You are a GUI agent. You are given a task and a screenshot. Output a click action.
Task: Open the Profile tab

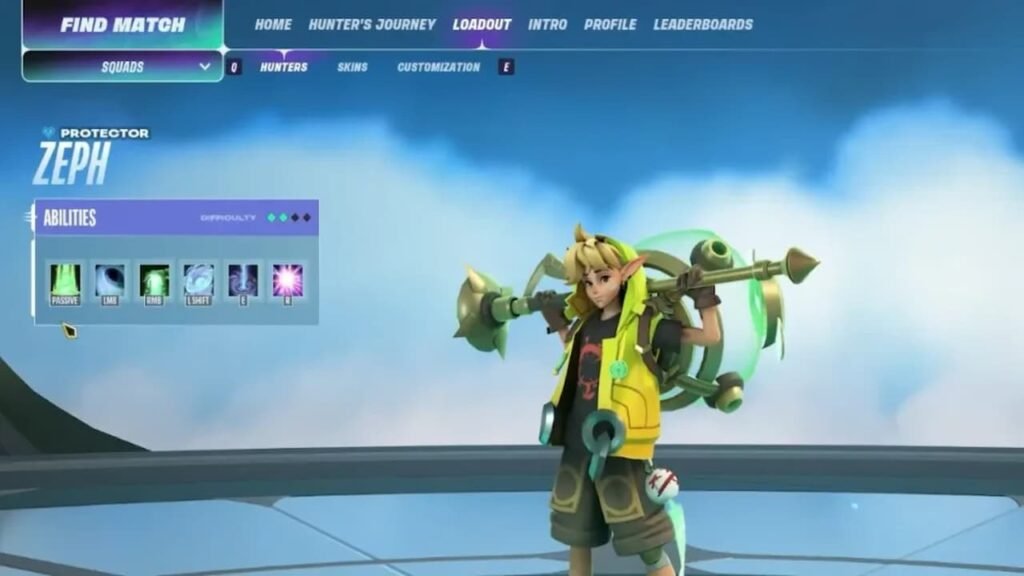[610, 24]
